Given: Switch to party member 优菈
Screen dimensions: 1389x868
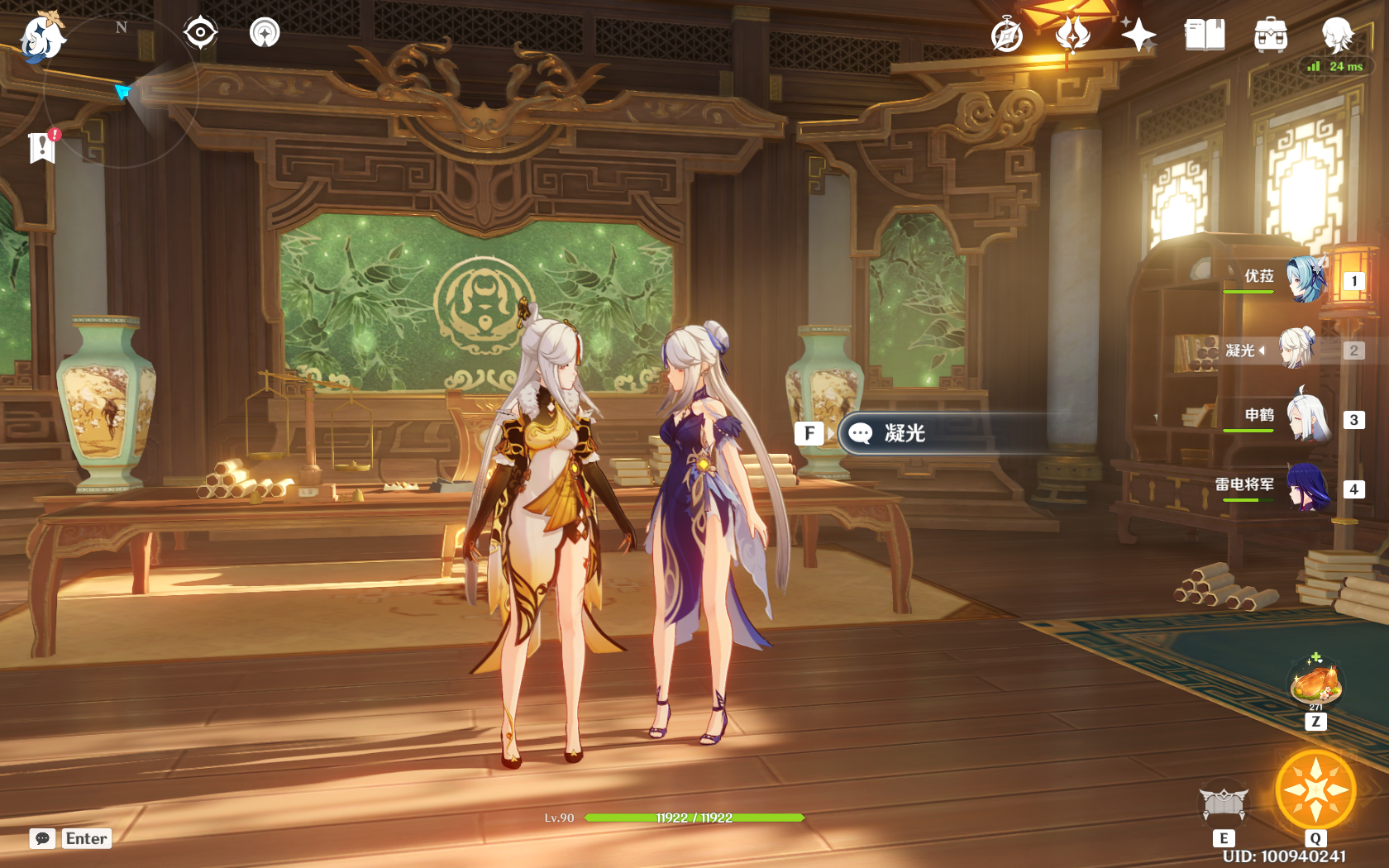Looking at the screenshot, I should tap(1305, 279).
